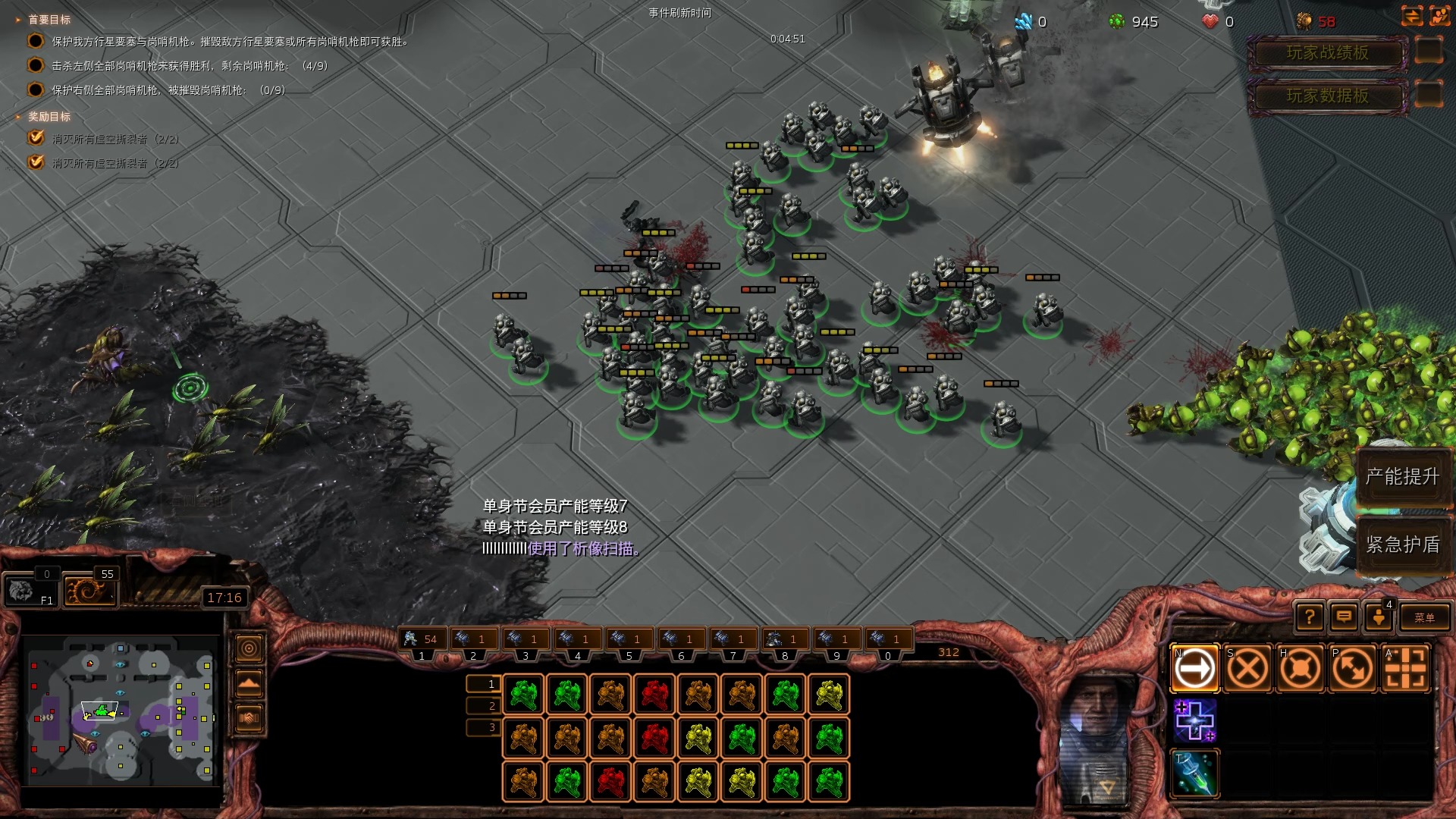Image resolution: width=1456 pixels, height=819 pixels.
Task: Select the Move command icon
Action: 1194,669
